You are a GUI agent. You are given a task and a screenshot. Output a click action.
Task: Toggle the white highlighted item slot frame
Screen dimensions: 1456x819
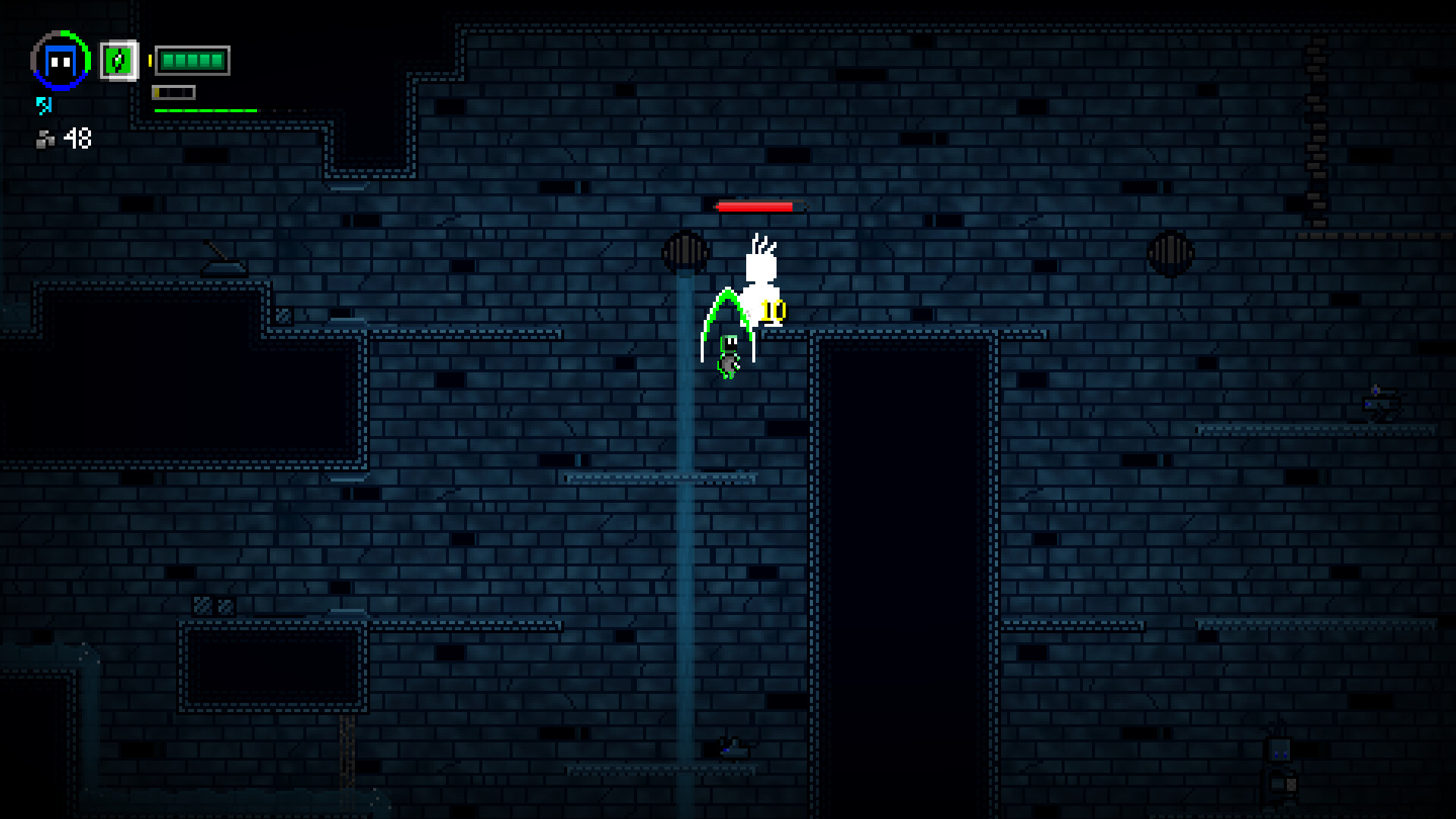(x=118, y=61)
